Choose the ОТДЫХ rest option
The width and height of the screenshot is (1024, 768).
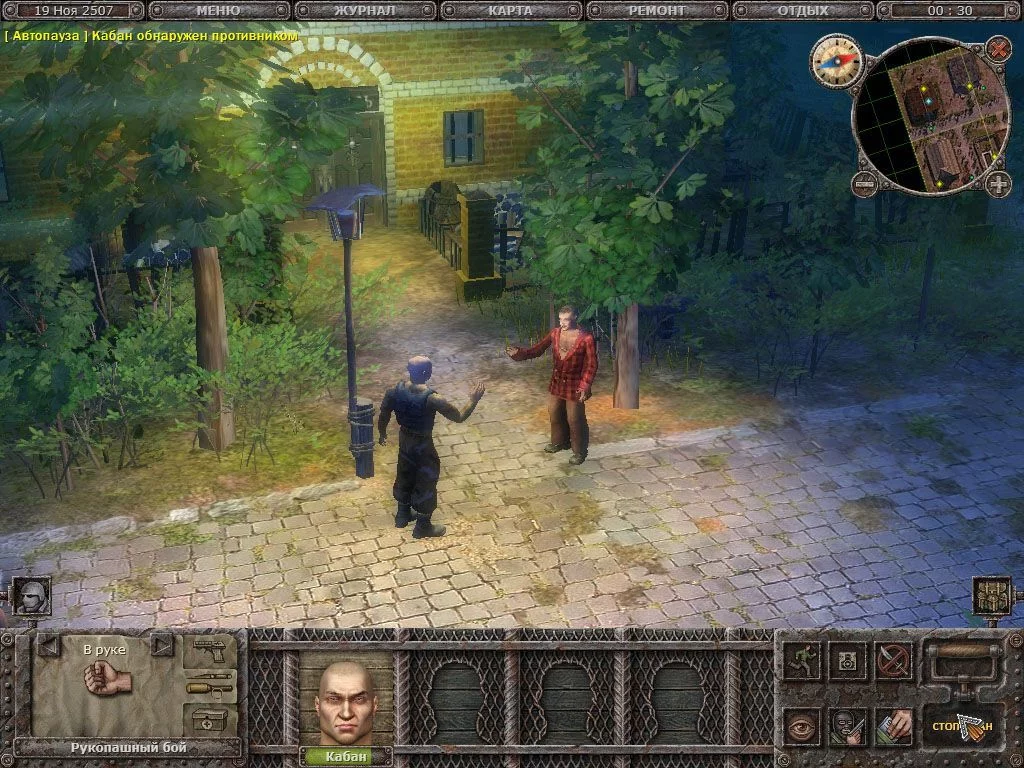click(x=802, y=11)
